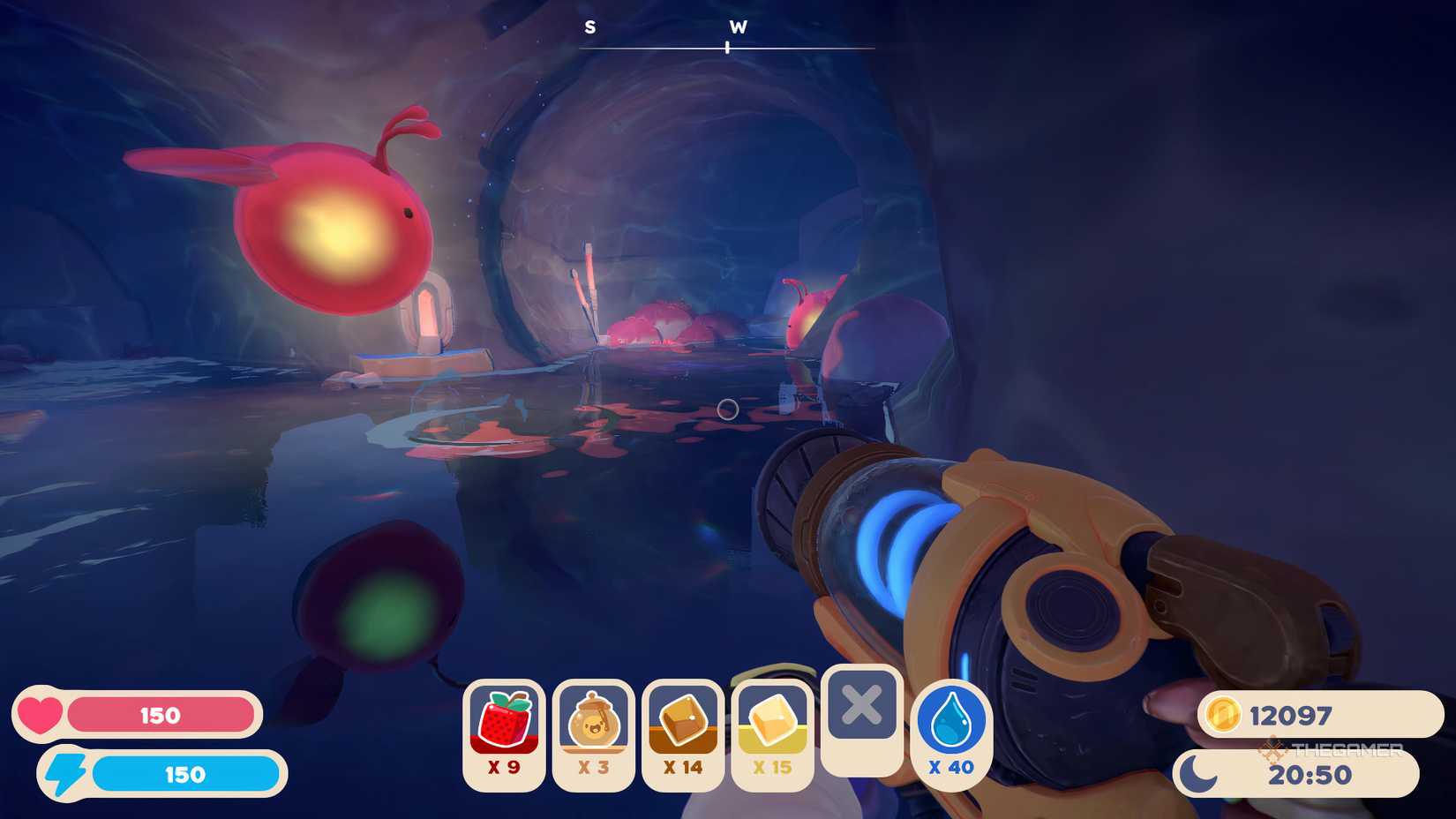
Task: Select the cuberry slot holding nine
Action: click(x=504, y=734)
